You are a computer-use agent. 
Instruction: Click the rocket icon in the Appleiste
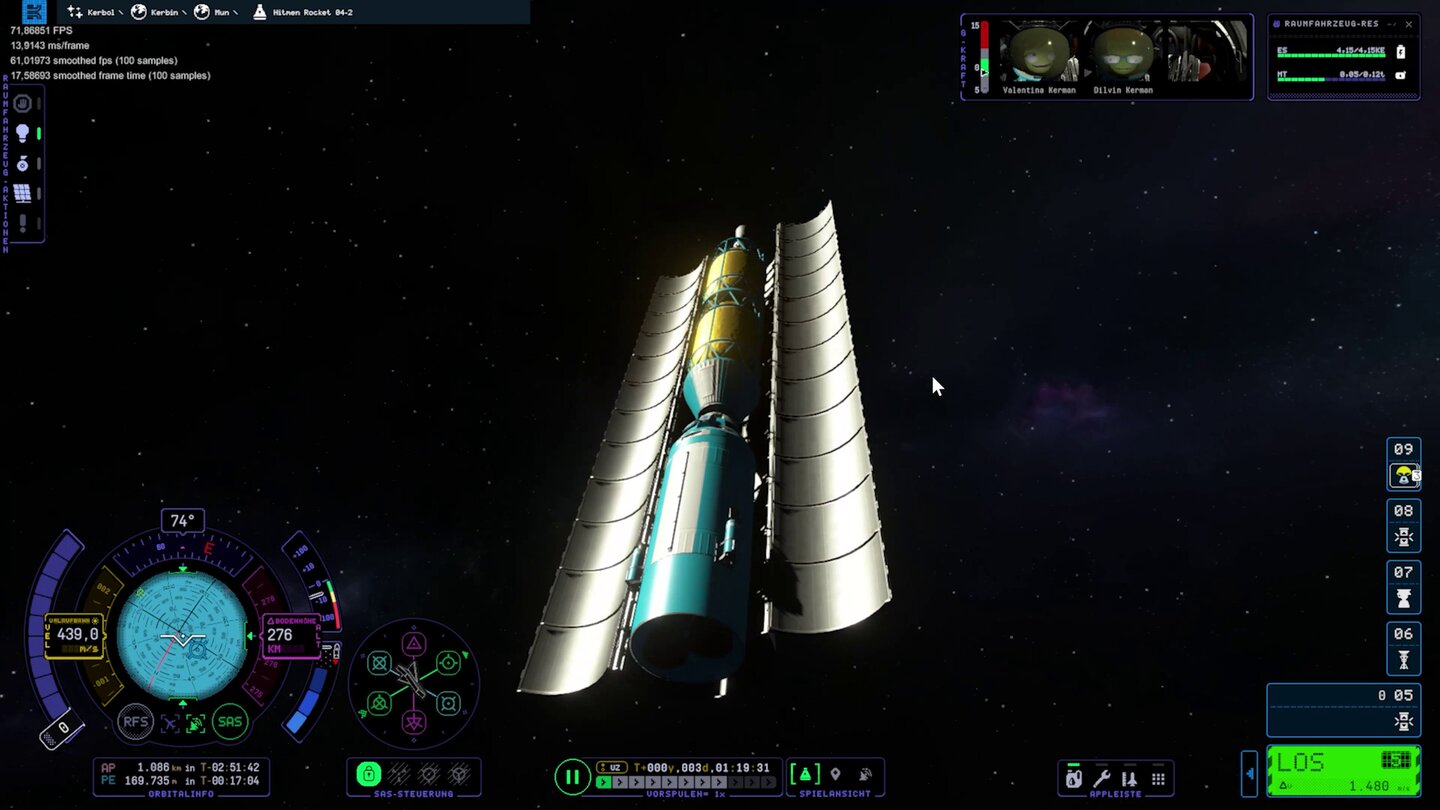tap(1130, 778)
